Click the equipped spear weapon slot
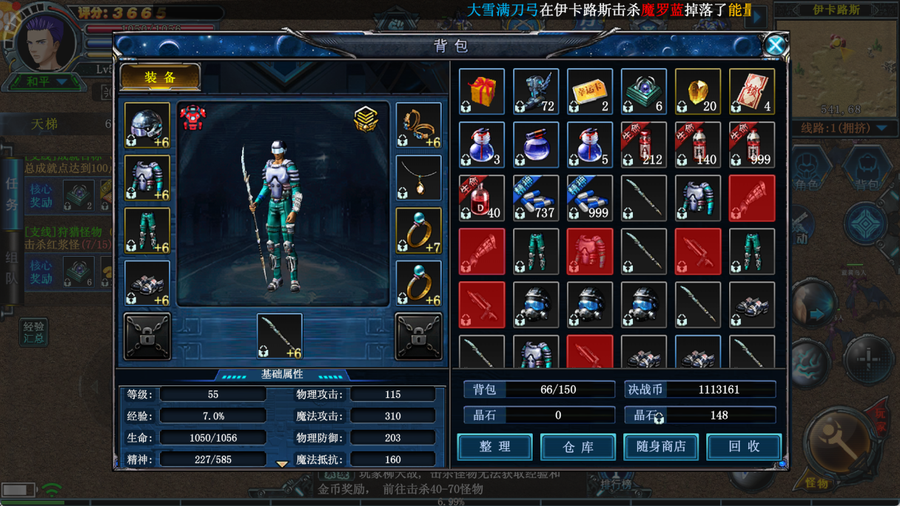The height and width of the screenshot is (506, 900). [280, 336]
